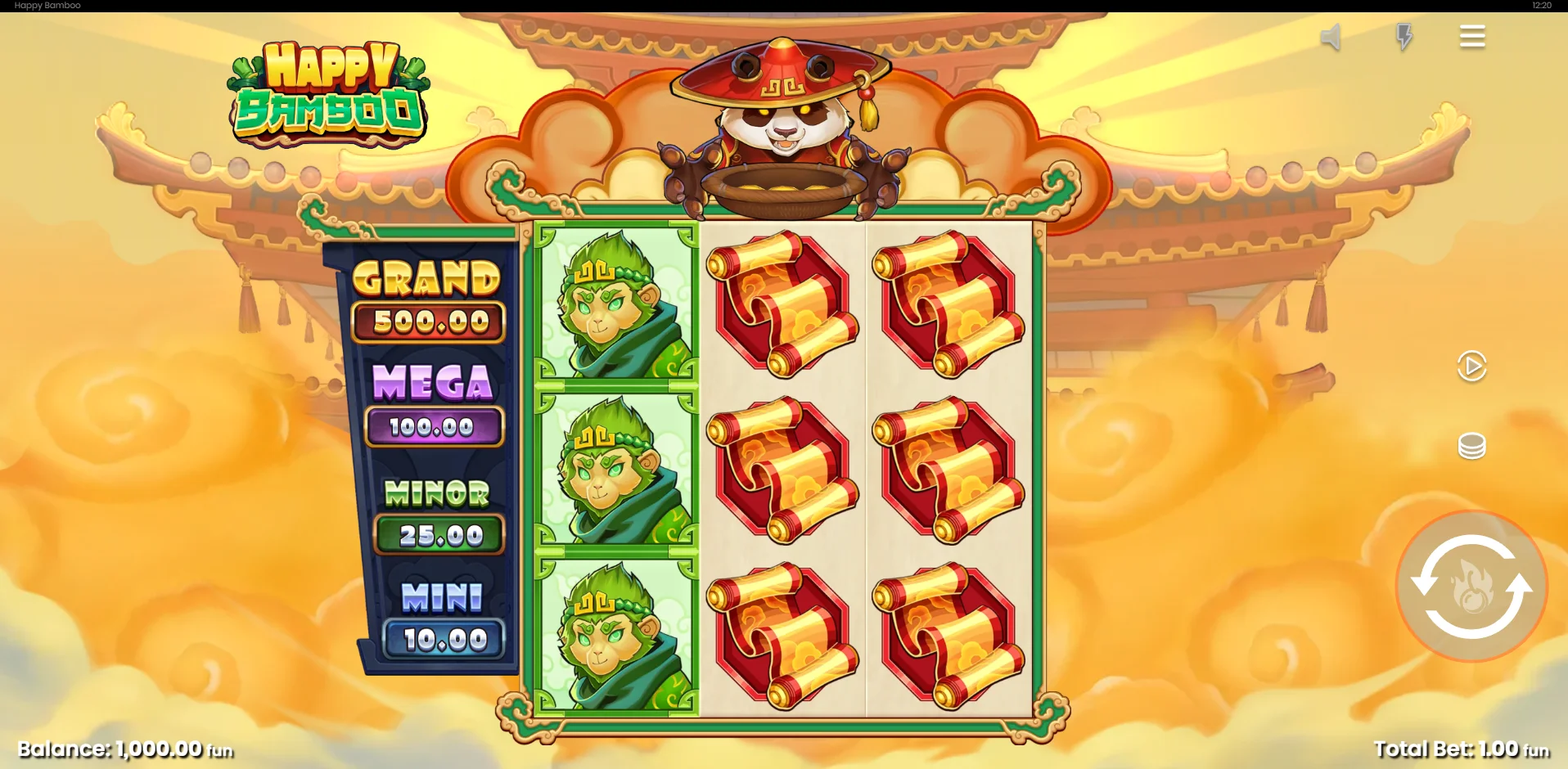Spin the reels with the round button
This screenshot has width=1568, height=769.
pos(1471,586)
